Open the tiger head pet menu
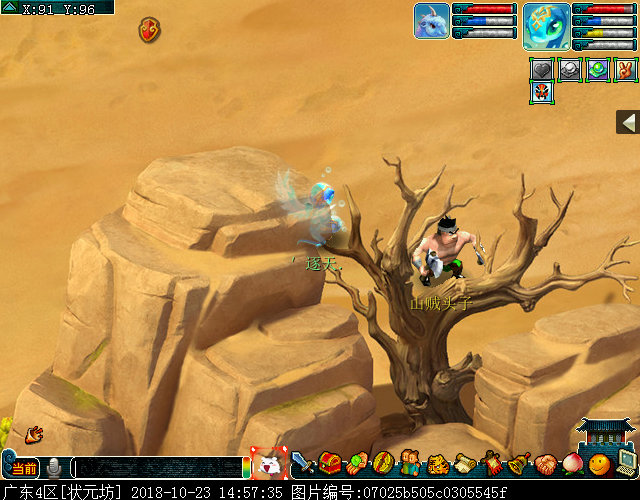640x500 pixels. [x=437, y=464]
